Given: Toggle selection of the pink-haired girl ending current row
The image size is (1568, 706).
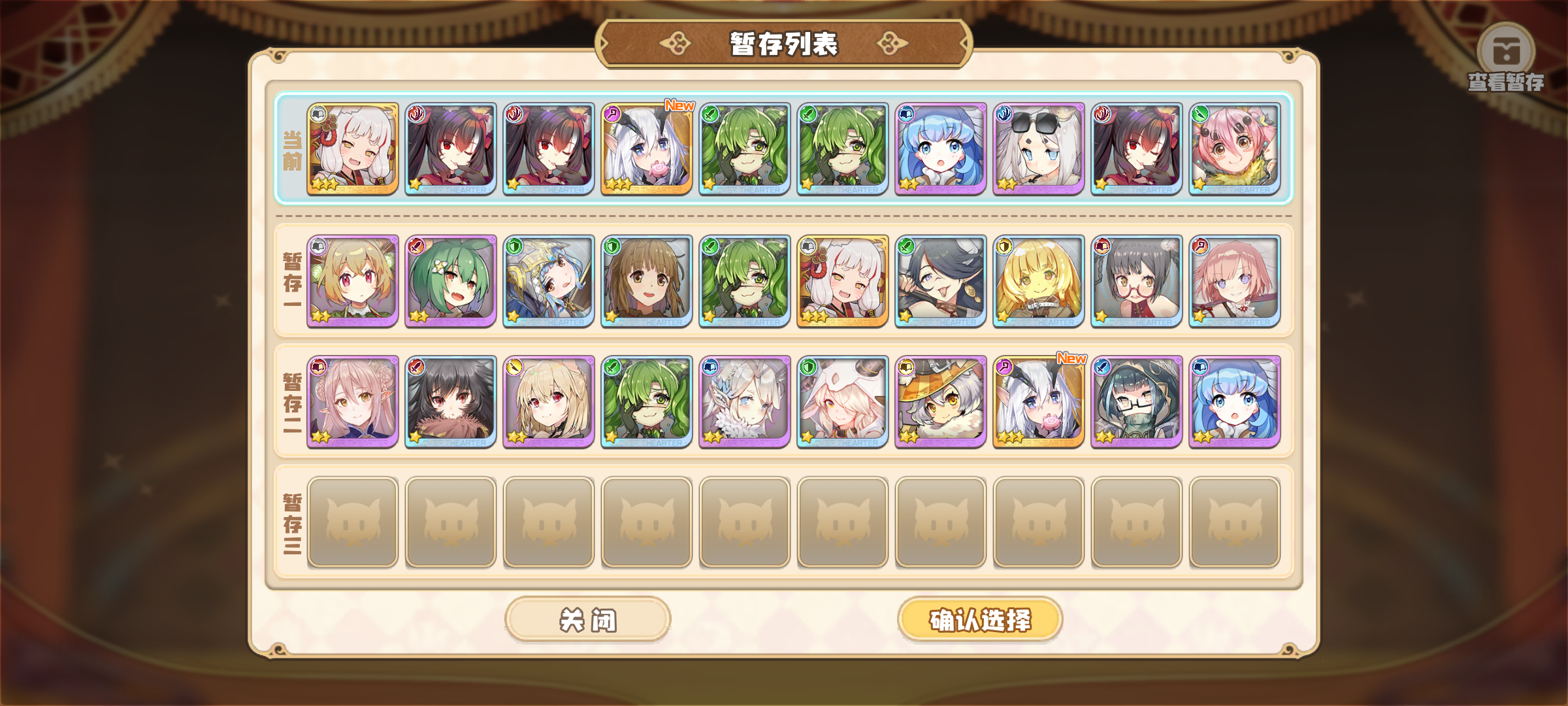Looking at the screenshot, I should pos(1235,150).
